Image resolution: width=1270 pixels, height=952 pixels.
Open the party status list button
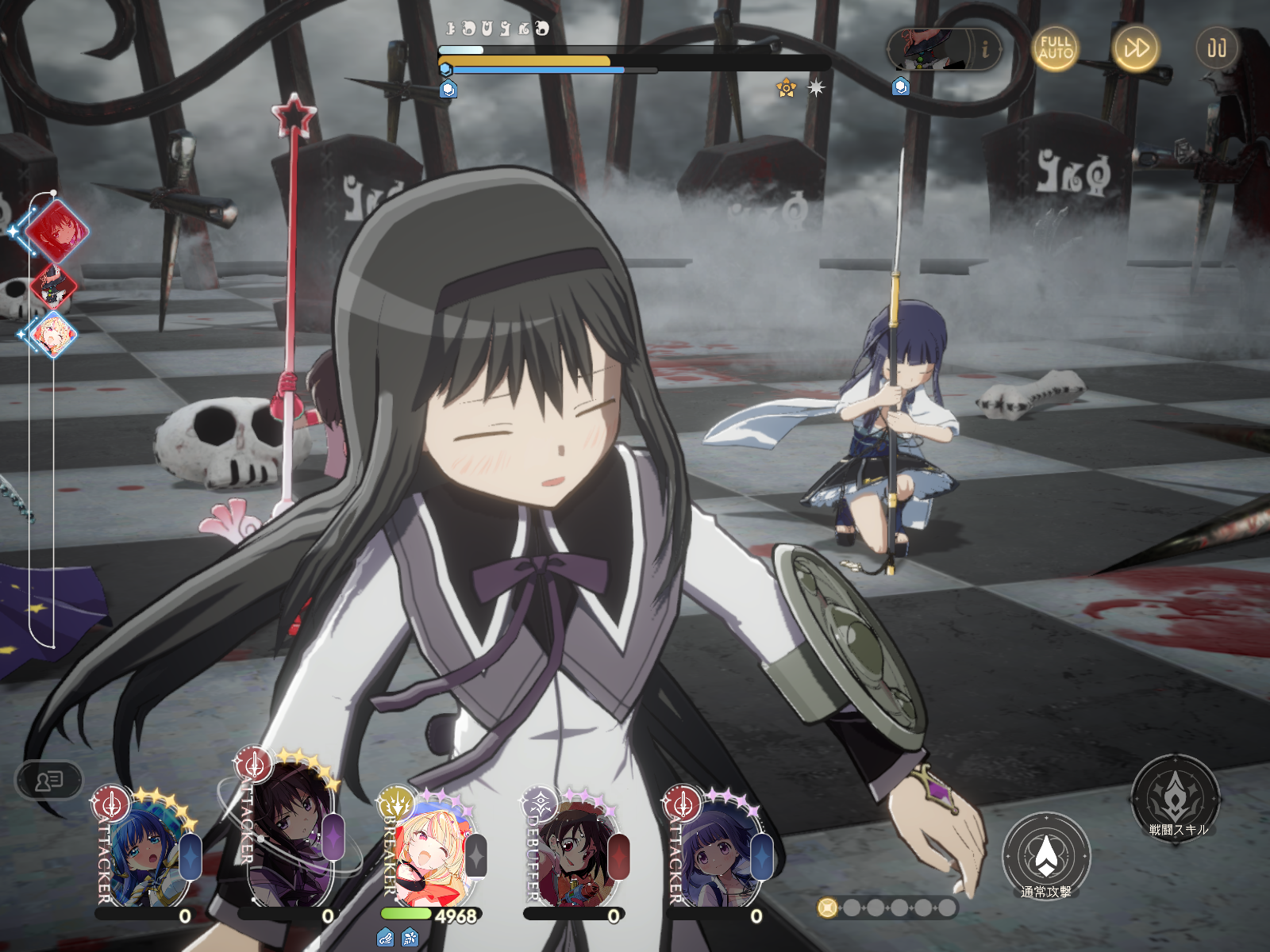(x=49, y=781)
